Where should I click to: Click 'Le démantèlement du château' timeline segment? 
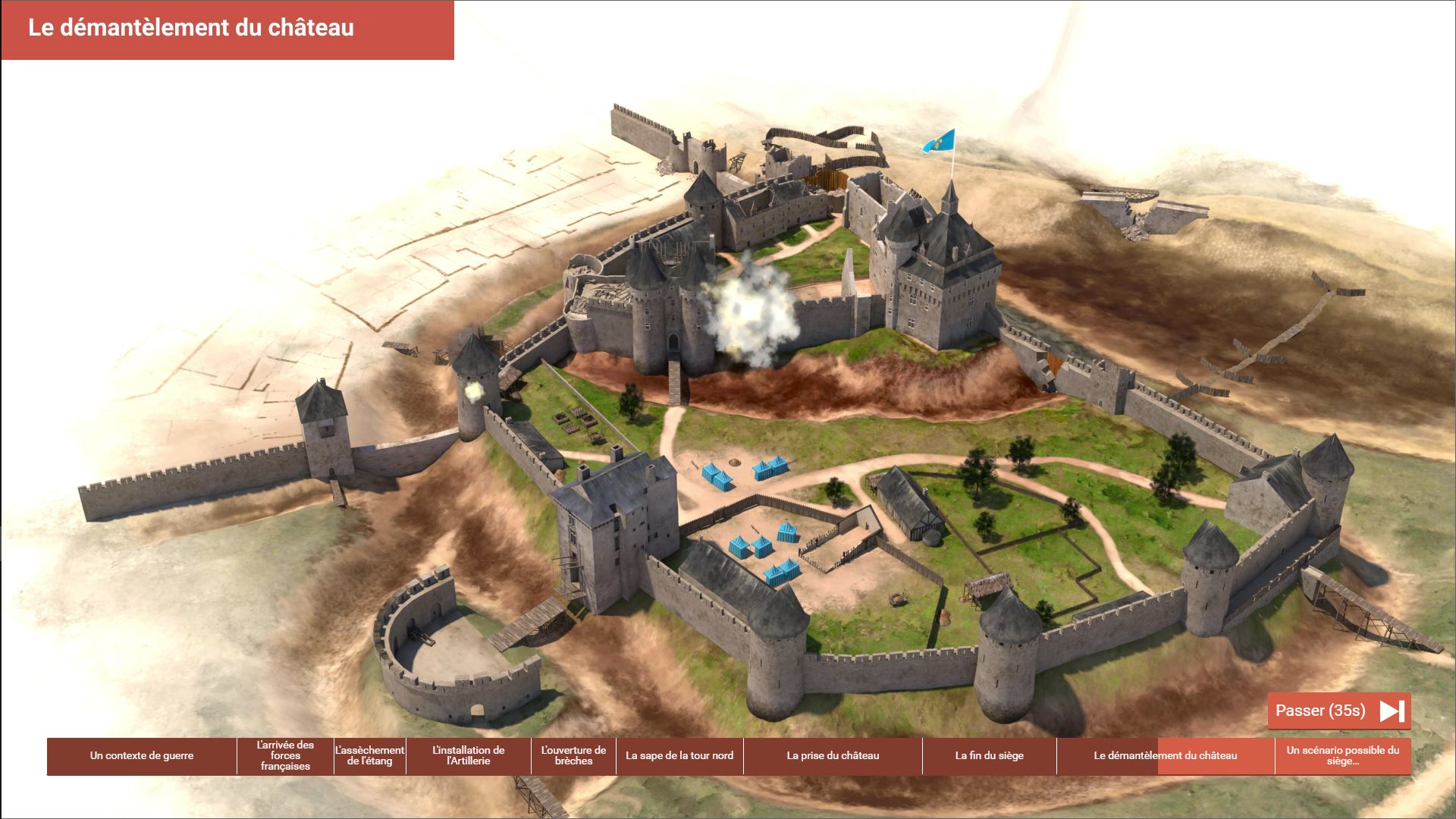[1165, 756]
